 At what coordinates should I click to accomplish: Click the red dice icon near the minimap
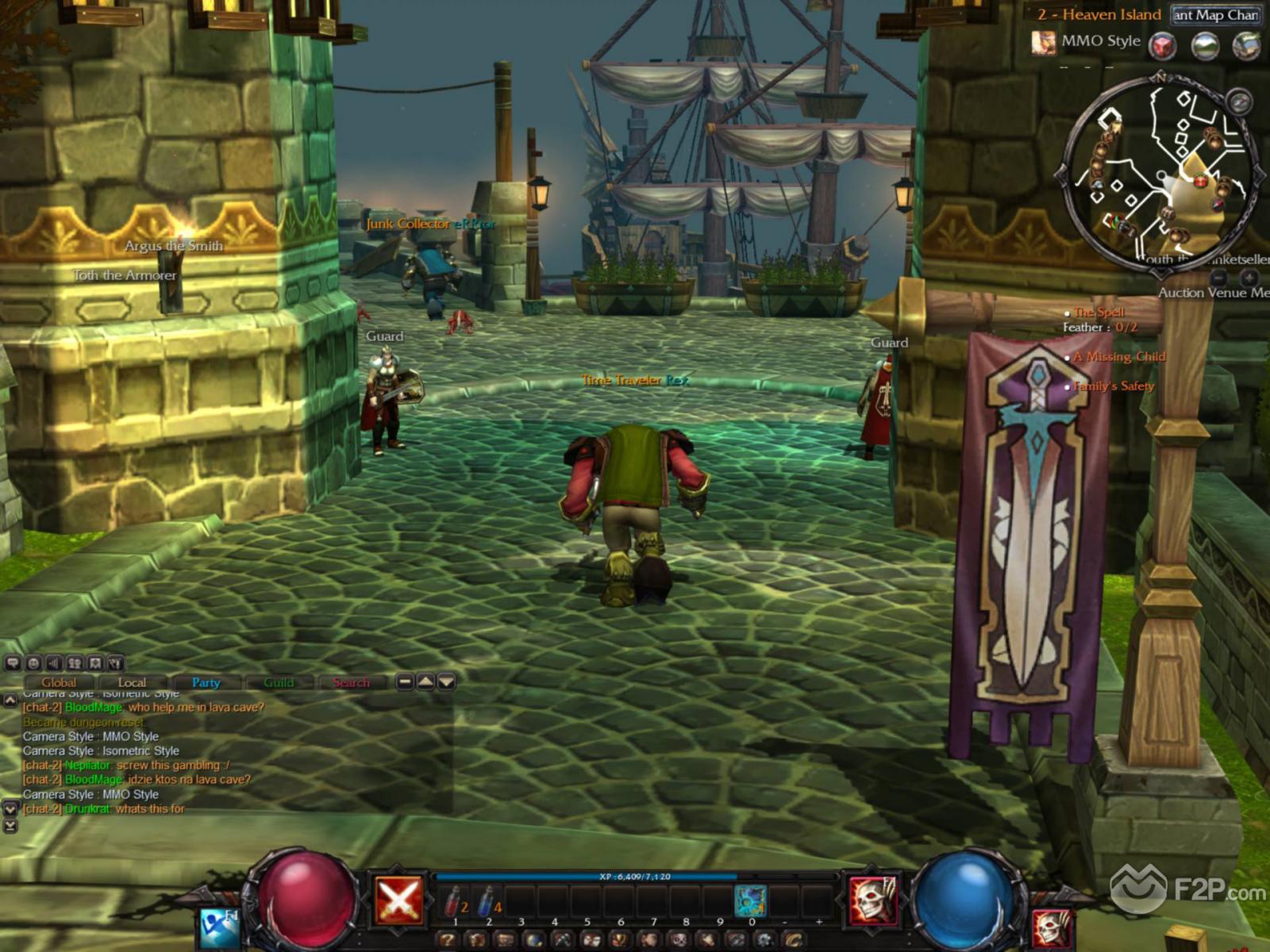[1163, 46]
